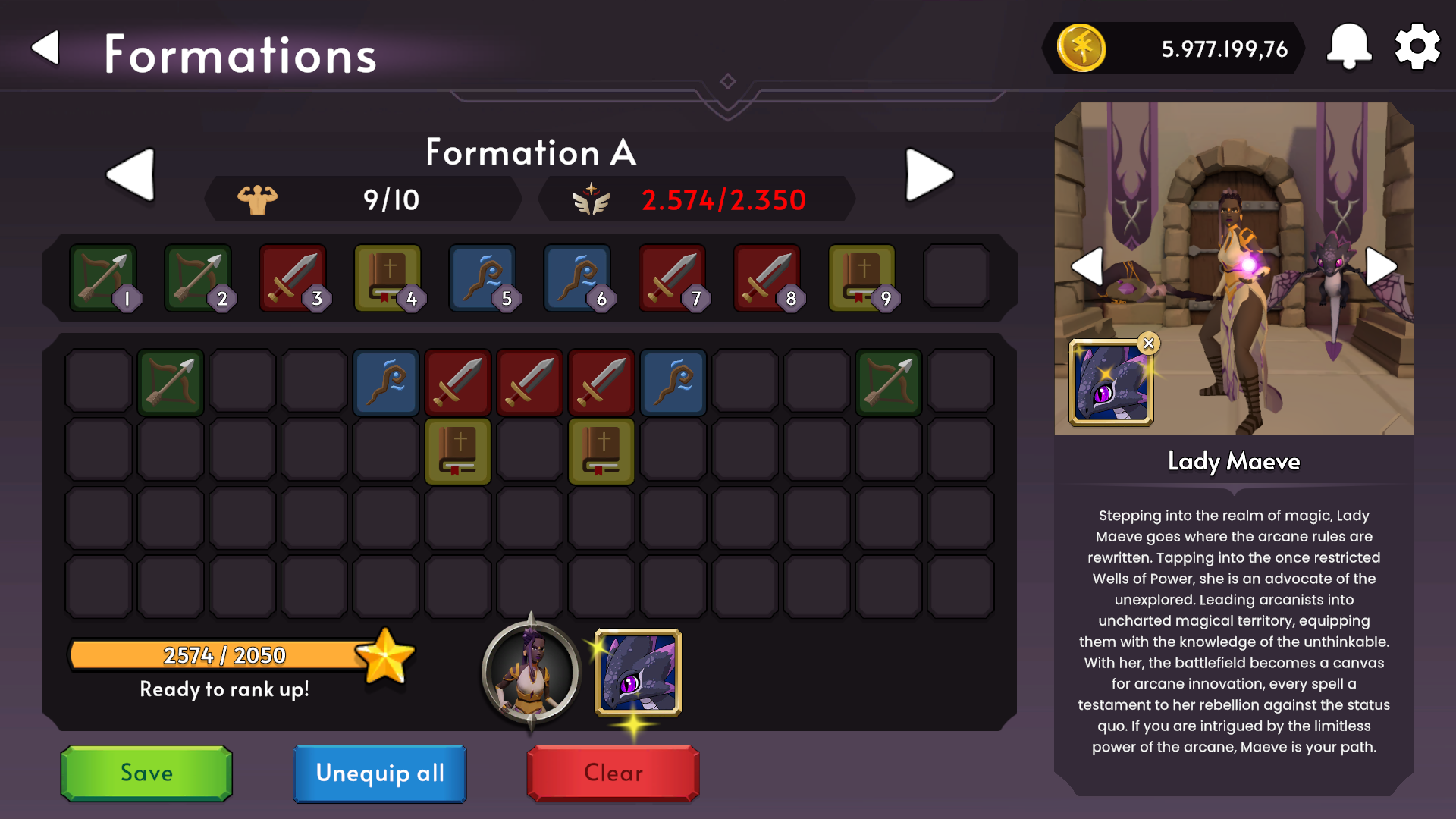The height and width of the screenshot is (819, 1456).
Task: Select the bow unit placed on the grid
Action: tap(170, 382)
